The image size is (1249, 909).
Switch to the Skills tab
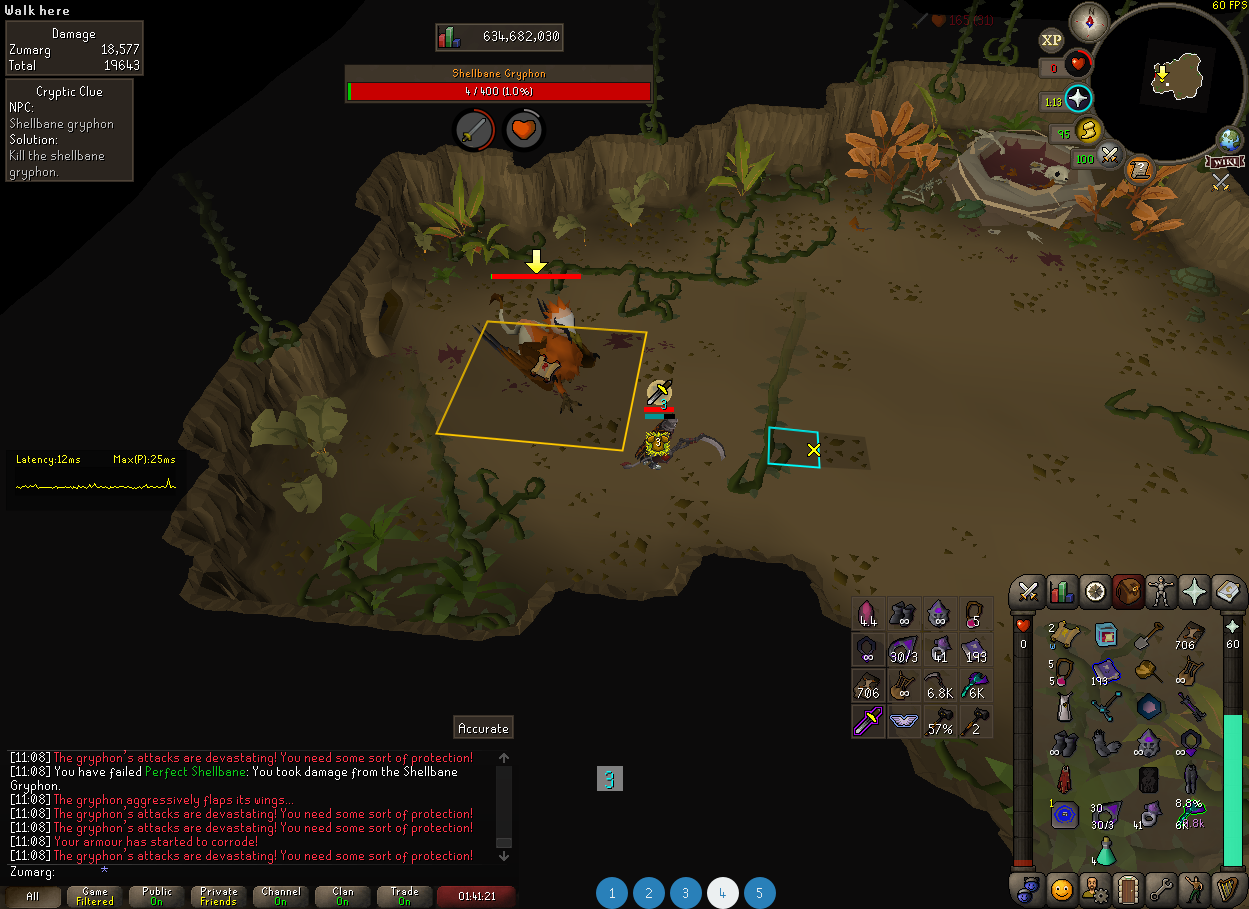[1061, 592]
